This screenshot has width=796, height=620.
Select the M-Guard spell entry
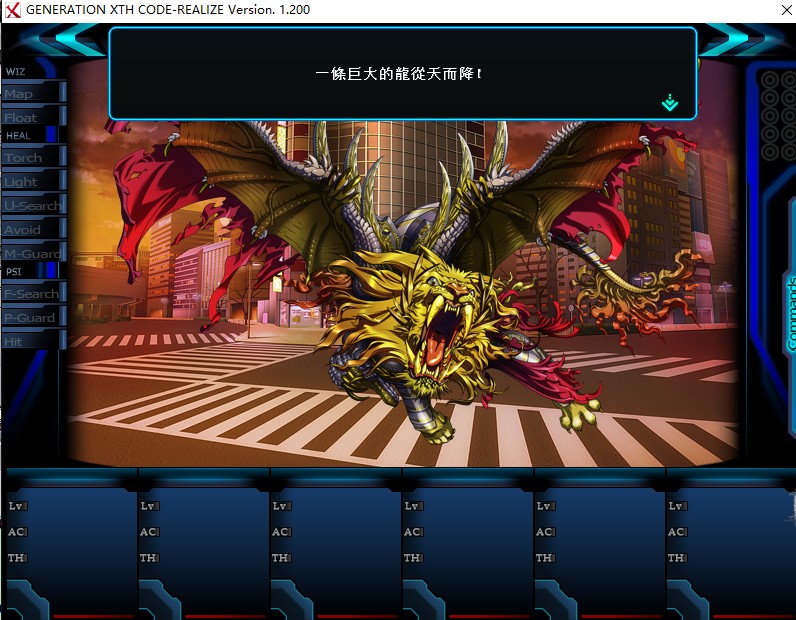point(32,253)
